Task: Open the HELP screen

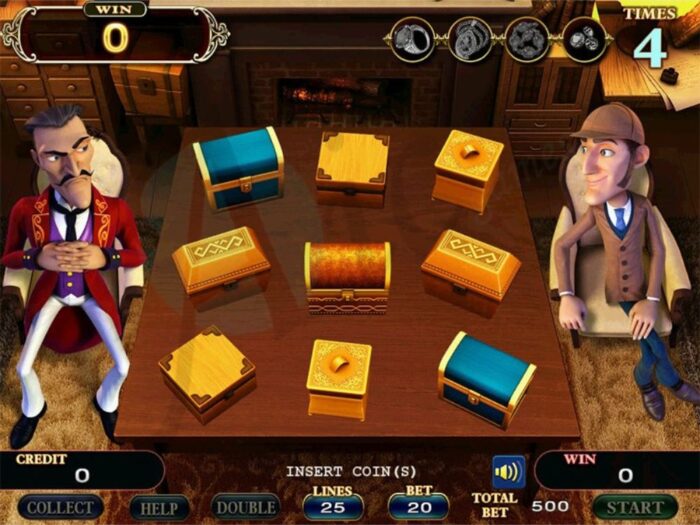Action: coord(159,508)
